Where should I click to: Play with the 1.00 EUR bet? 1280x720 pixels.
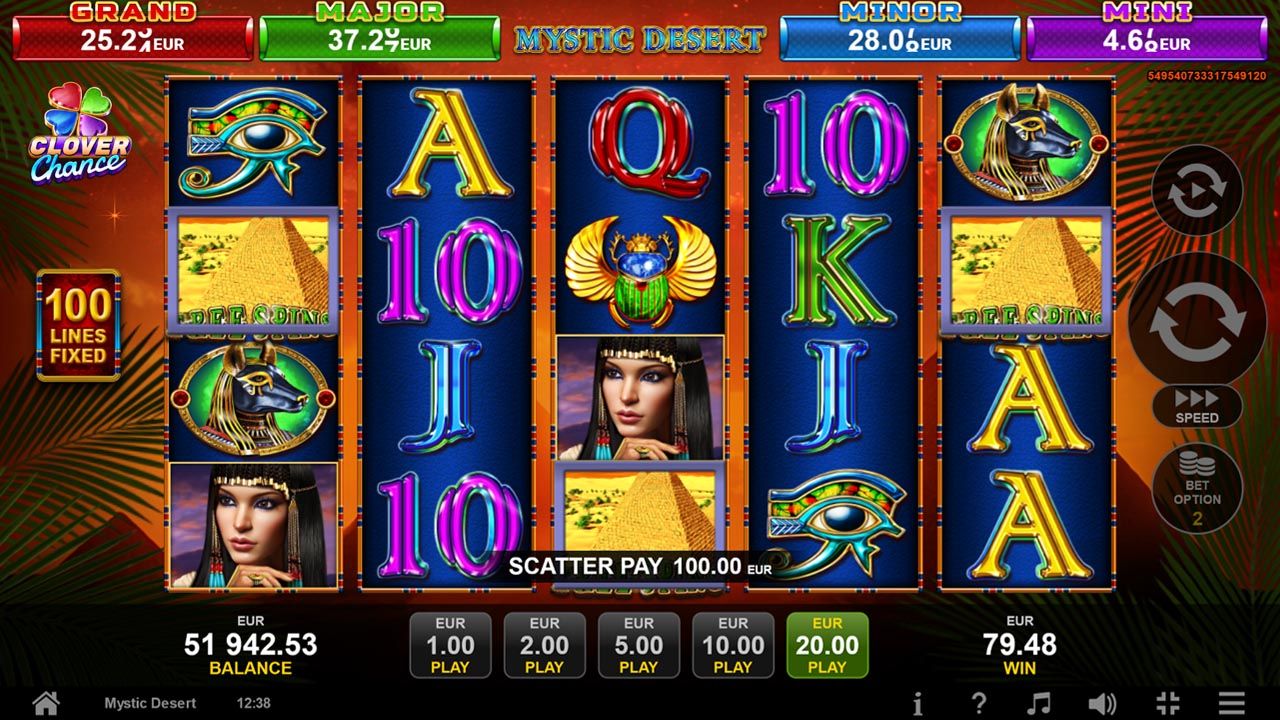[x=450, y=645]
